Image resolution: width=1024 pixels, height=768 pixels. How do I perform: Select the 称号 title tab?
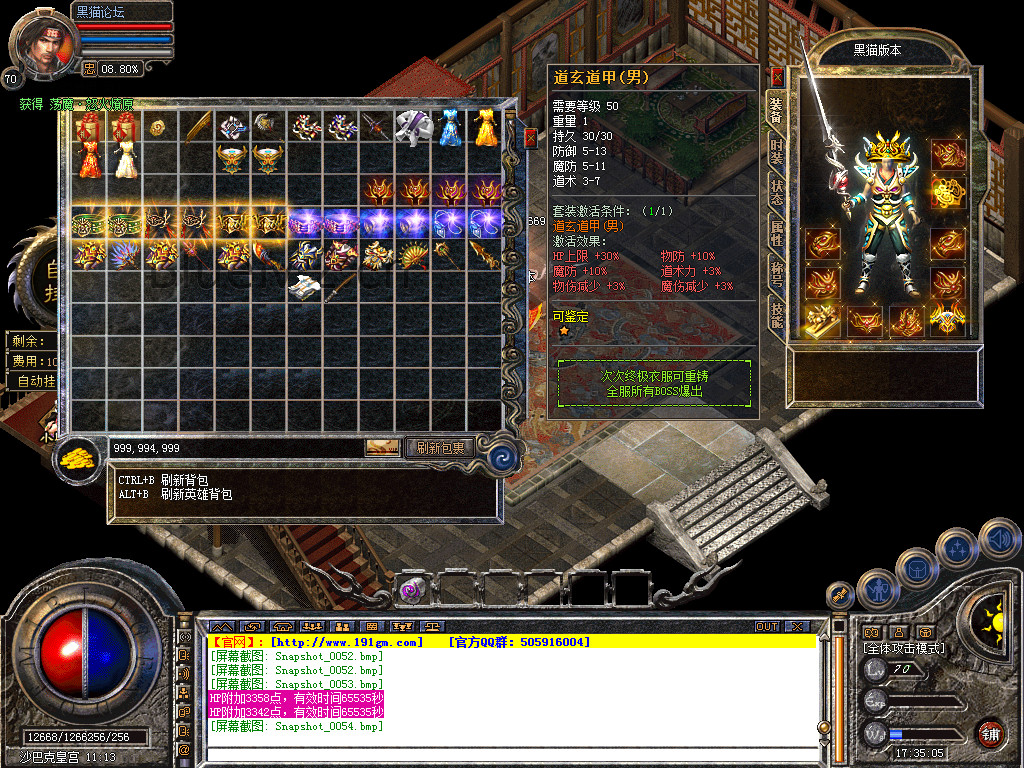pyautogui.click(x=776, y=275)
